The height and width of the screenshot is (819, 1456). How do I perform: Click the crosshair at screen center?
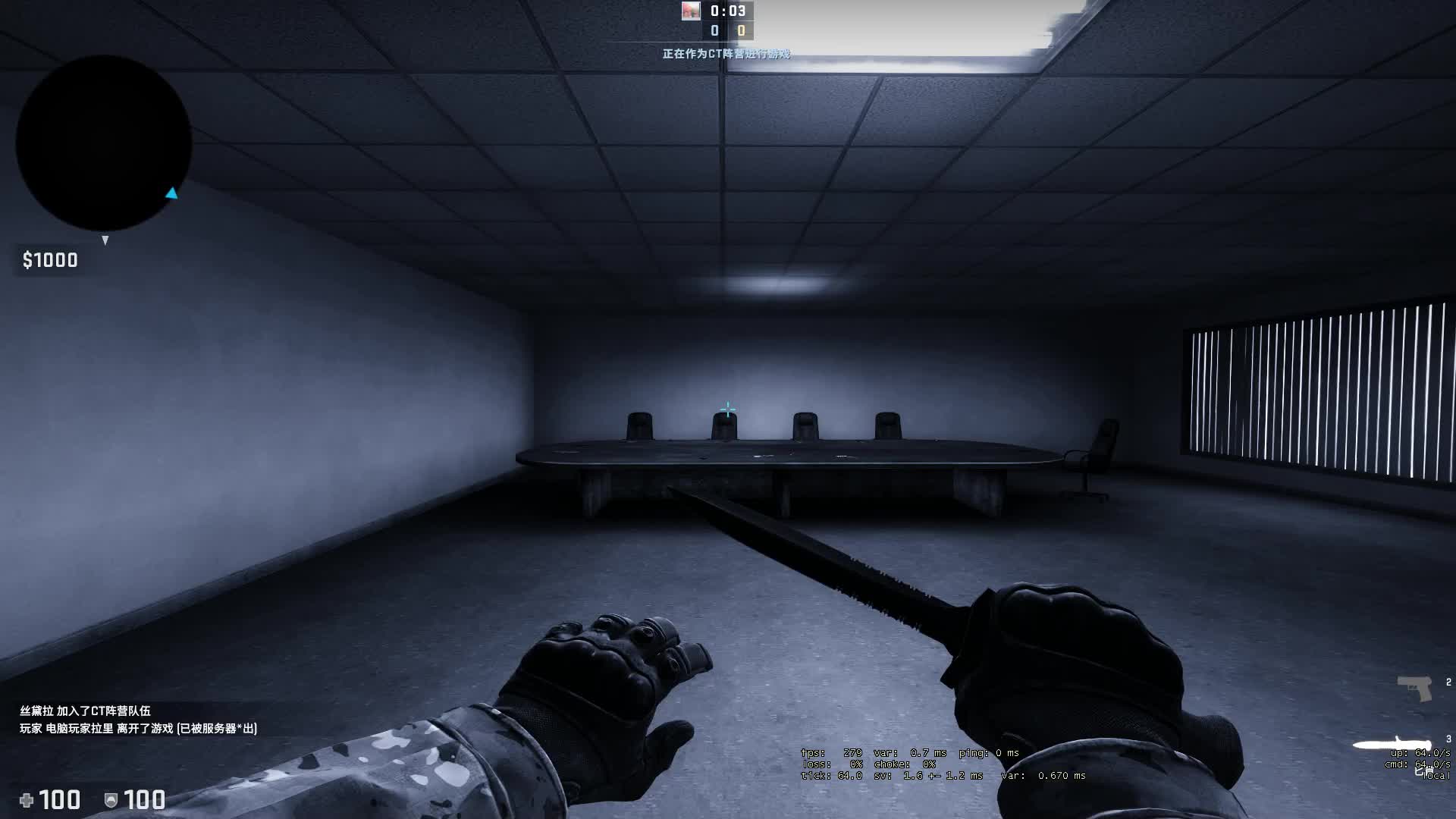[x=728, y=409]
